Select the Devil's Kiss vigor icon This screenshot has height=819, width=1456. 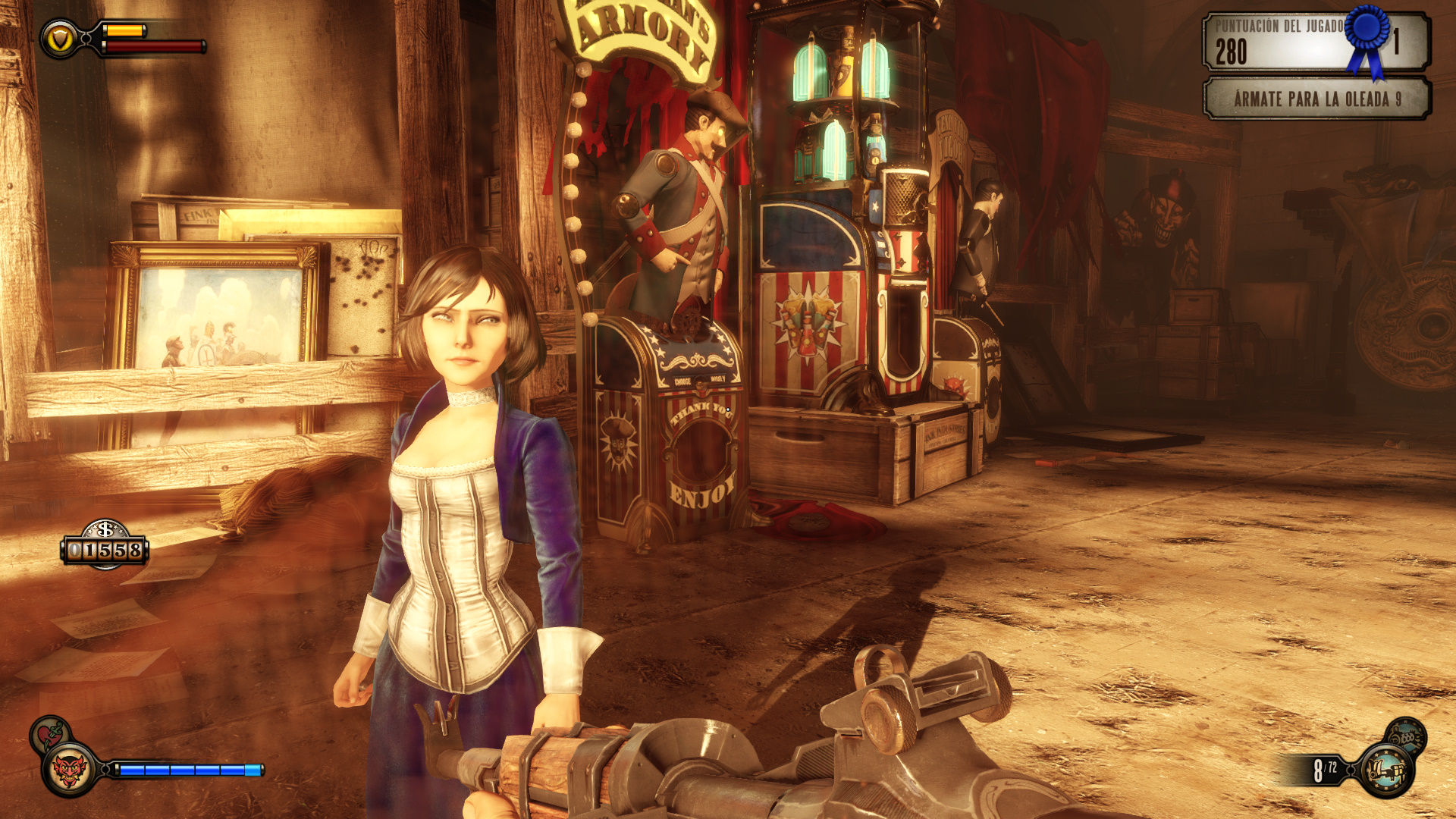tap(69, 770)
